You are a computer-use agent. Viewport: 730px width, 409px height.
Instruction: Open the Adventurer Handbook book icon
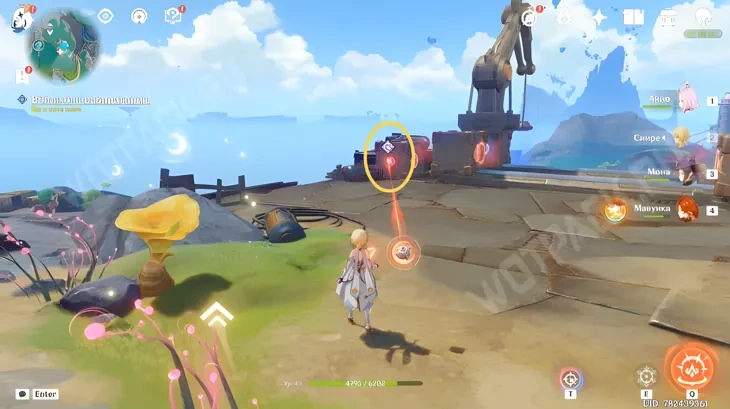coord(633,17)
